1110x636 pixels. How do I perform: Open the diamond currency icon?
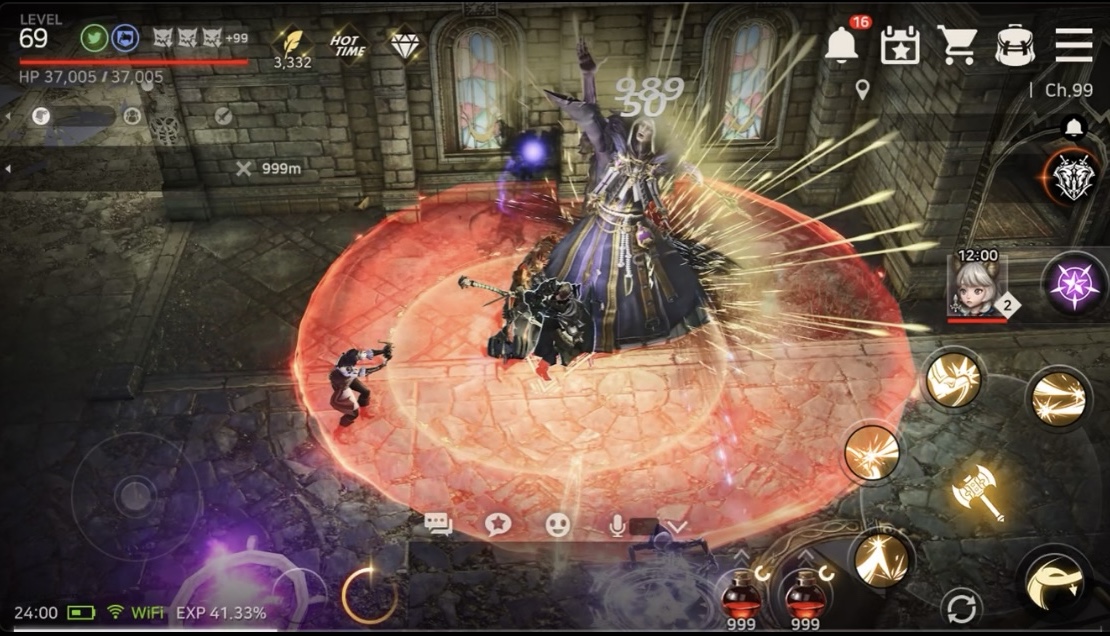(405, 44)
